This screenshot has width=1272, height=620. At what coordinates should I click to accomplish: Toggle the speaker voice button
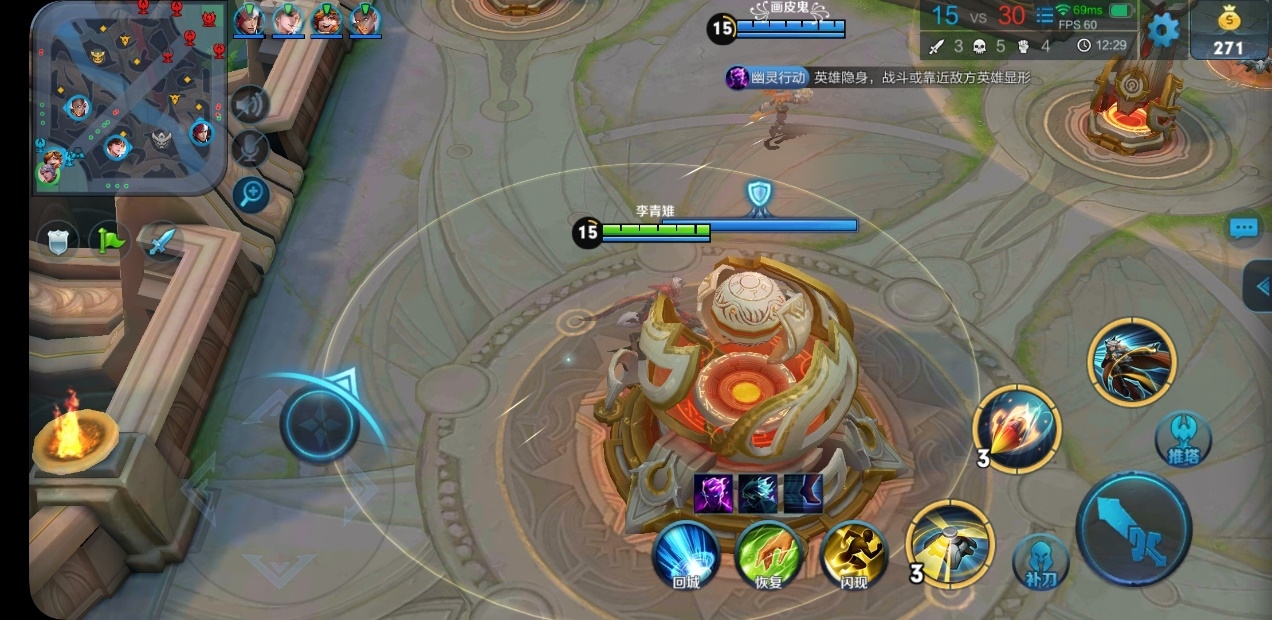point(250,105)
